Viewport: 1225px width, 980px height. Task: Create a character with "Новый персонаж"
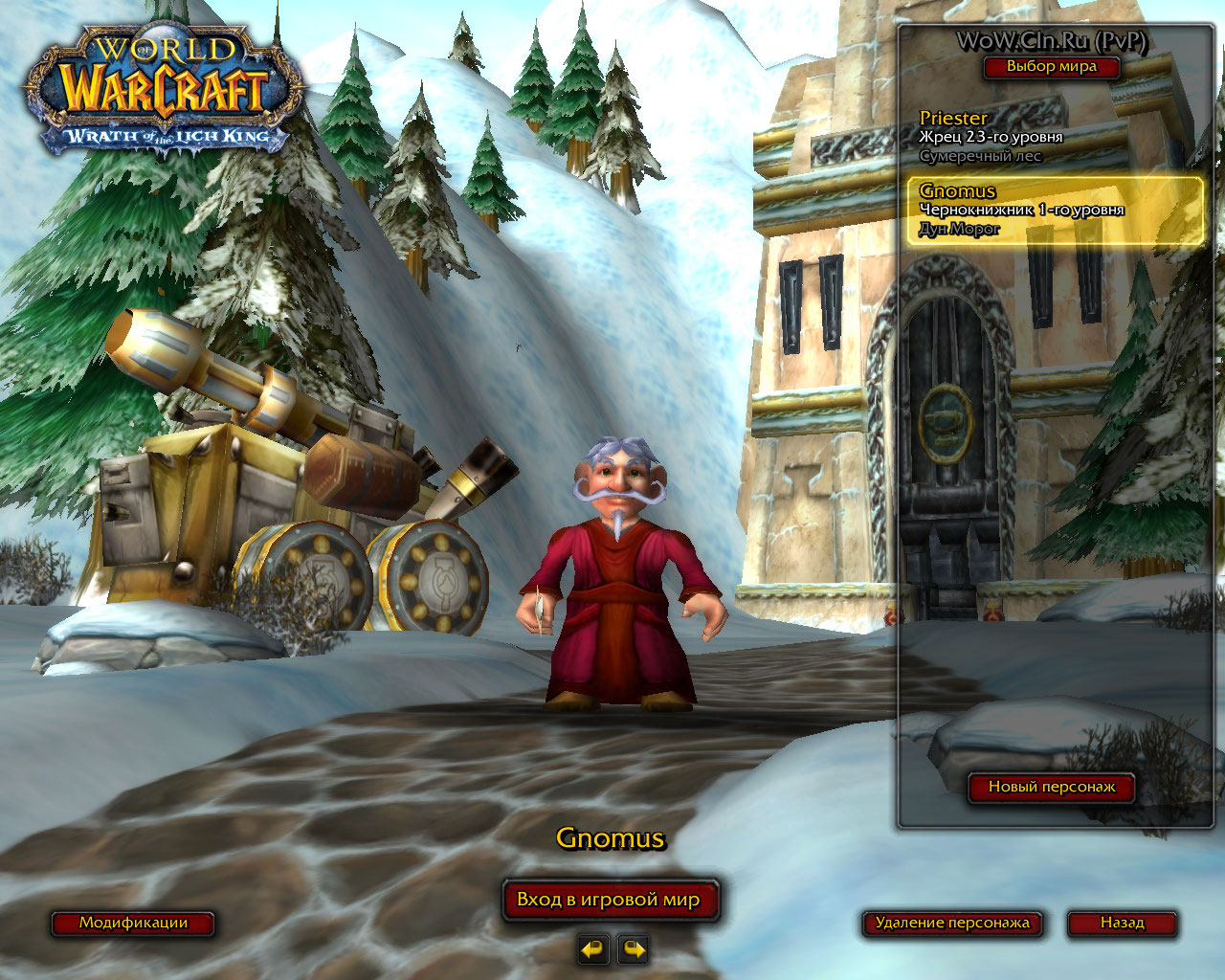pyautogui.click(x=1051, y=787)
